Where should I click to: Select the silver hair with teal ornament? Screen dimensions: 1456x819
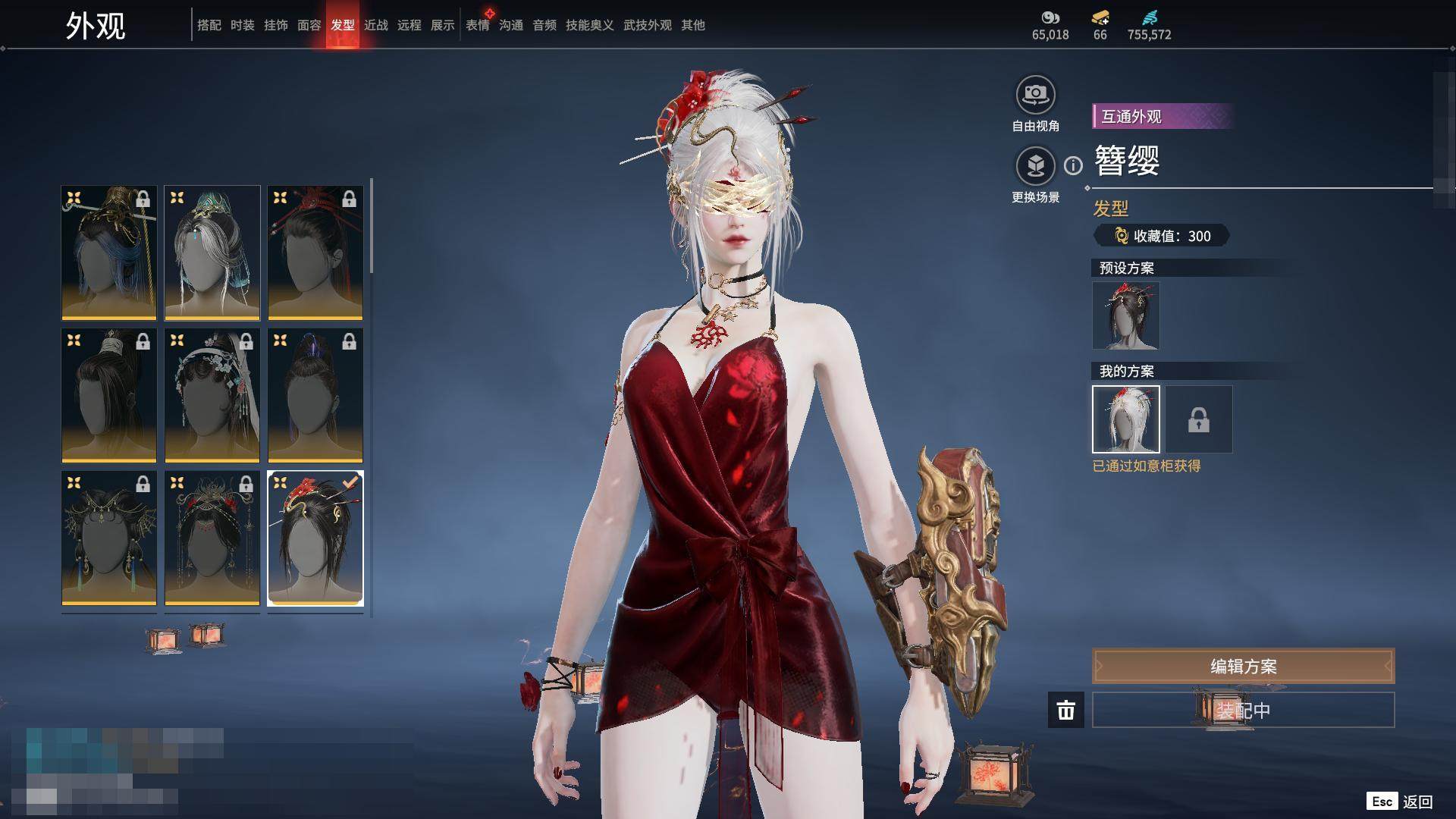(212, 253)
